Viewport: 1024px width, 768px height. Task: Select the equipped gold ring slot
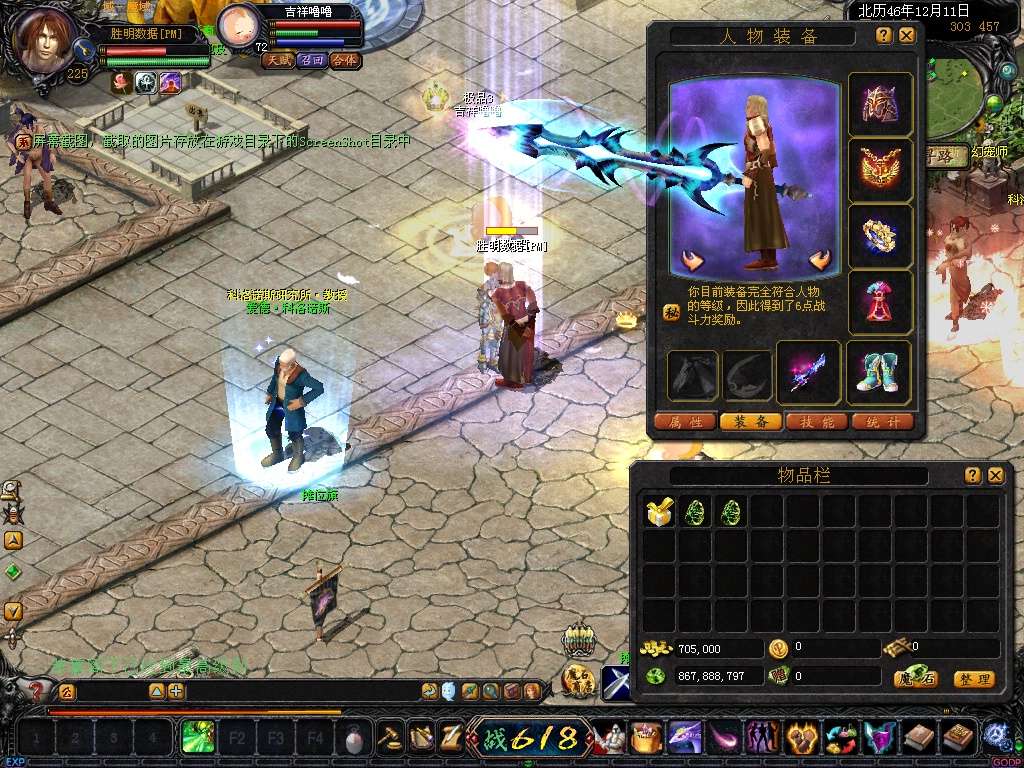[x=880, y=236]
